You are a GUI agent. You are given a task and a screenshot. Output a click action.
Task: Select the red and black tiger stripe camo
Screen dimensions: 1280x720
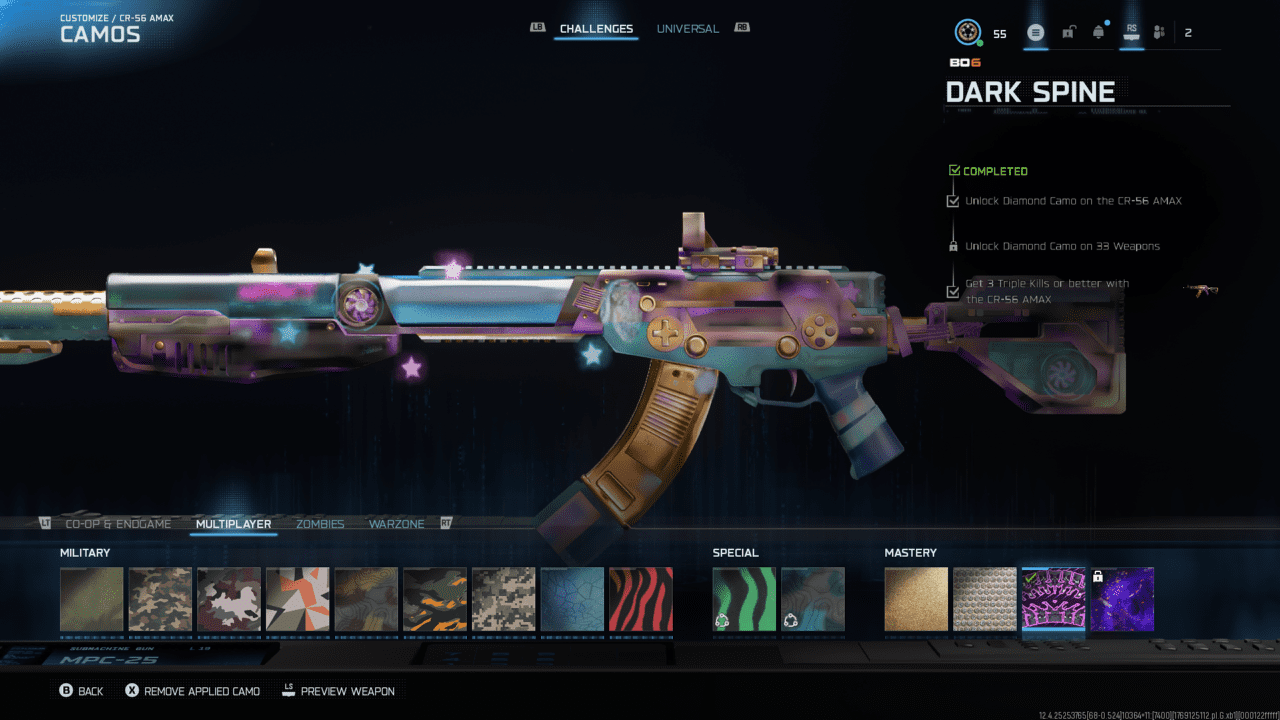[640, 599]
